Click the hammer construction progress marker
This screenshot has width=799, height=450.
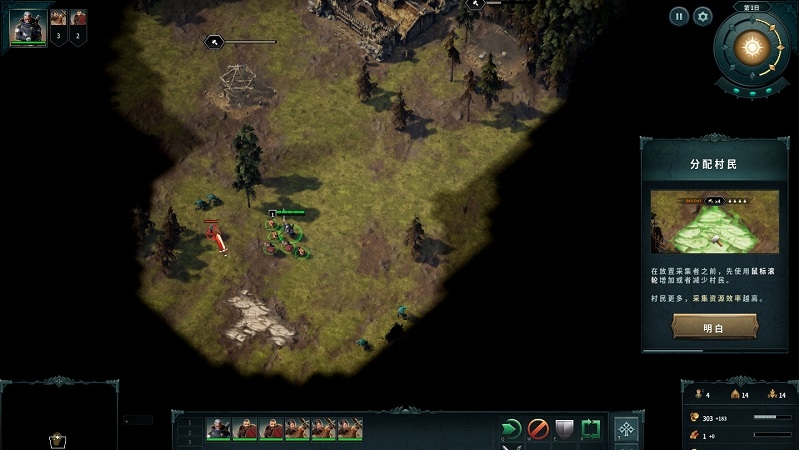[213, 42]
